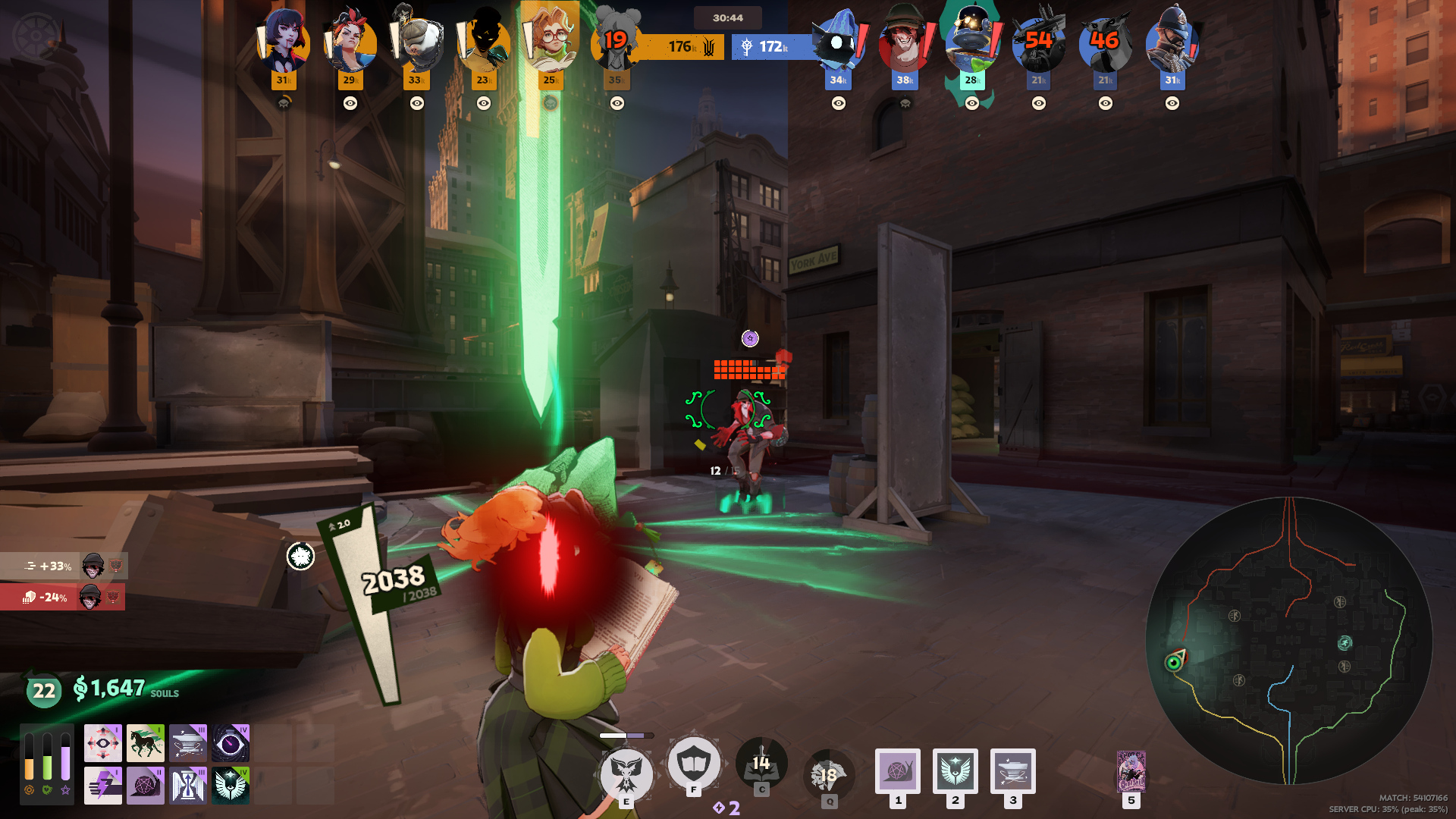Activate the shield book ability

(693, 763)
